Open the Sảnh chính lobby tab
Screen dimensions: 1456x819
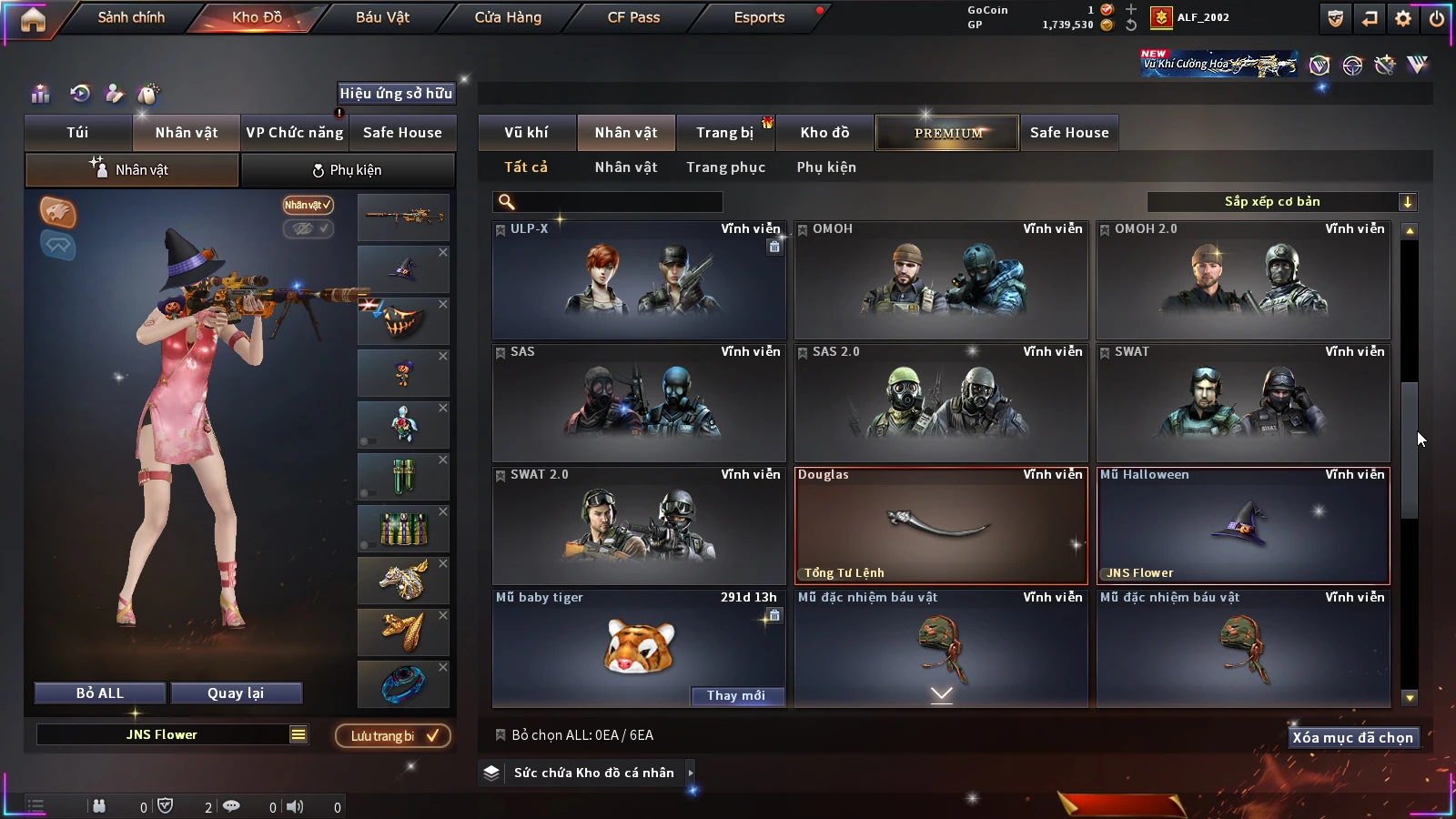pyautogui.click(x=131, y=17)
